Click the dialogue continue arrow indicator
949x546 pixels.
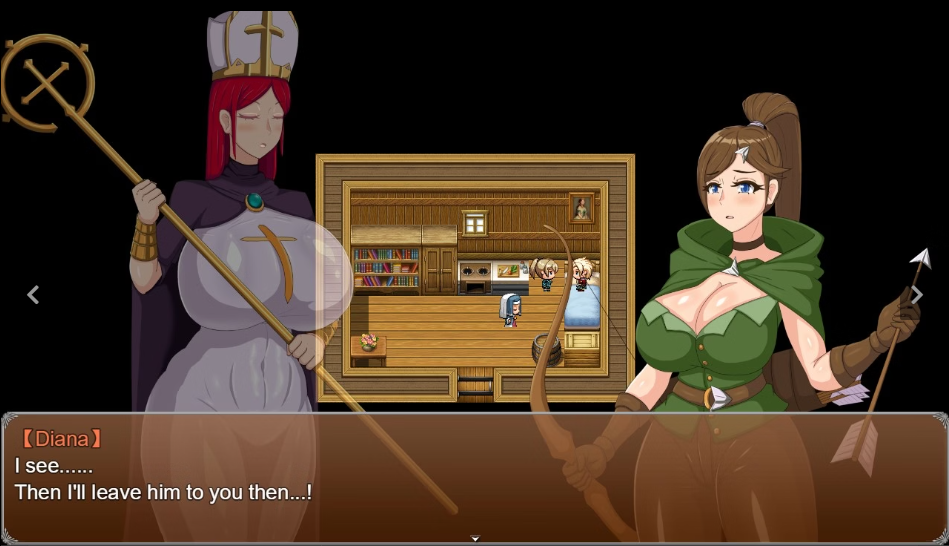tap(475, 538)
